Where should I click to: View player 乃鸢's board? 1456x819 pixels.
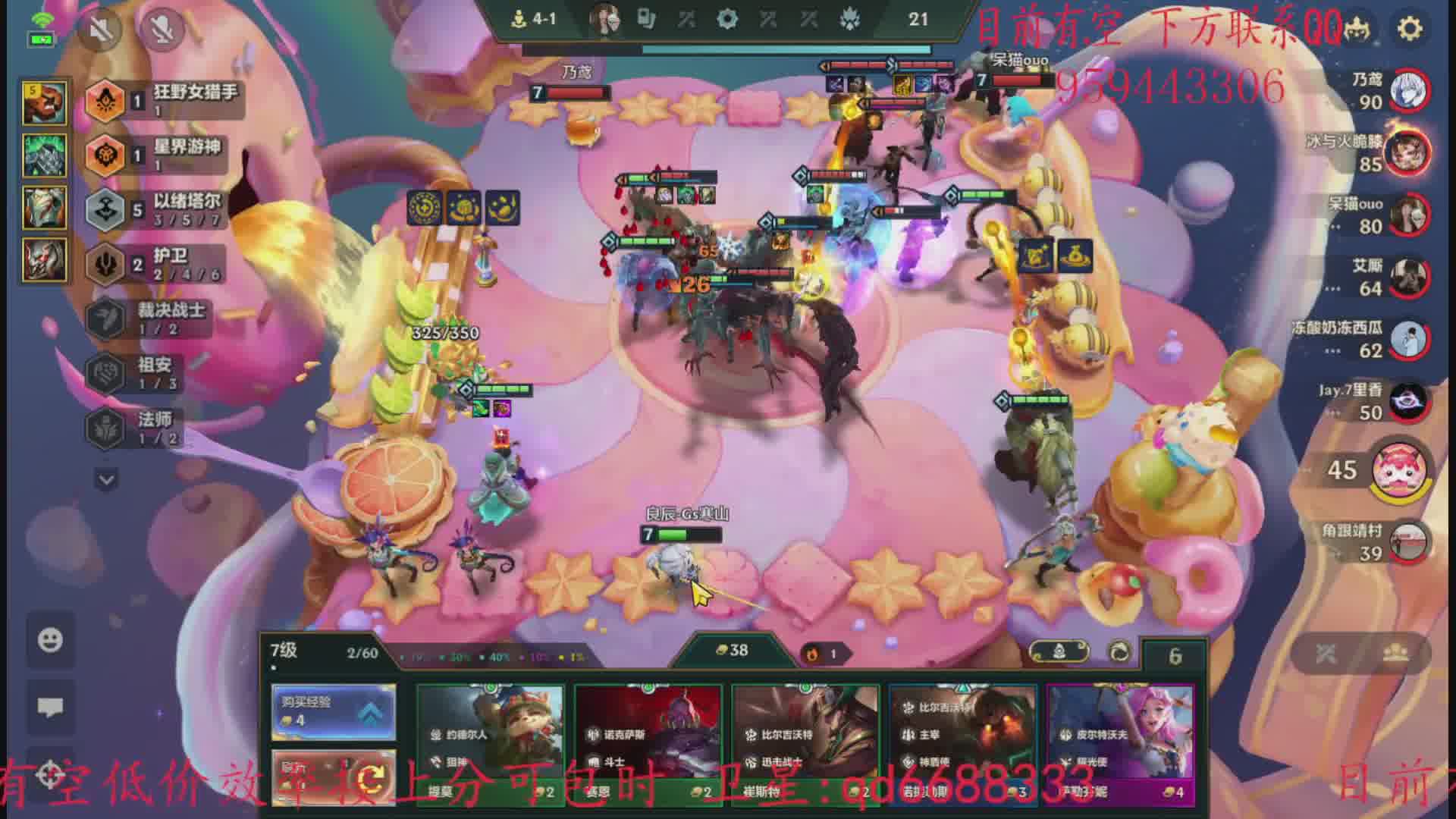click(x=1409, y=91)
